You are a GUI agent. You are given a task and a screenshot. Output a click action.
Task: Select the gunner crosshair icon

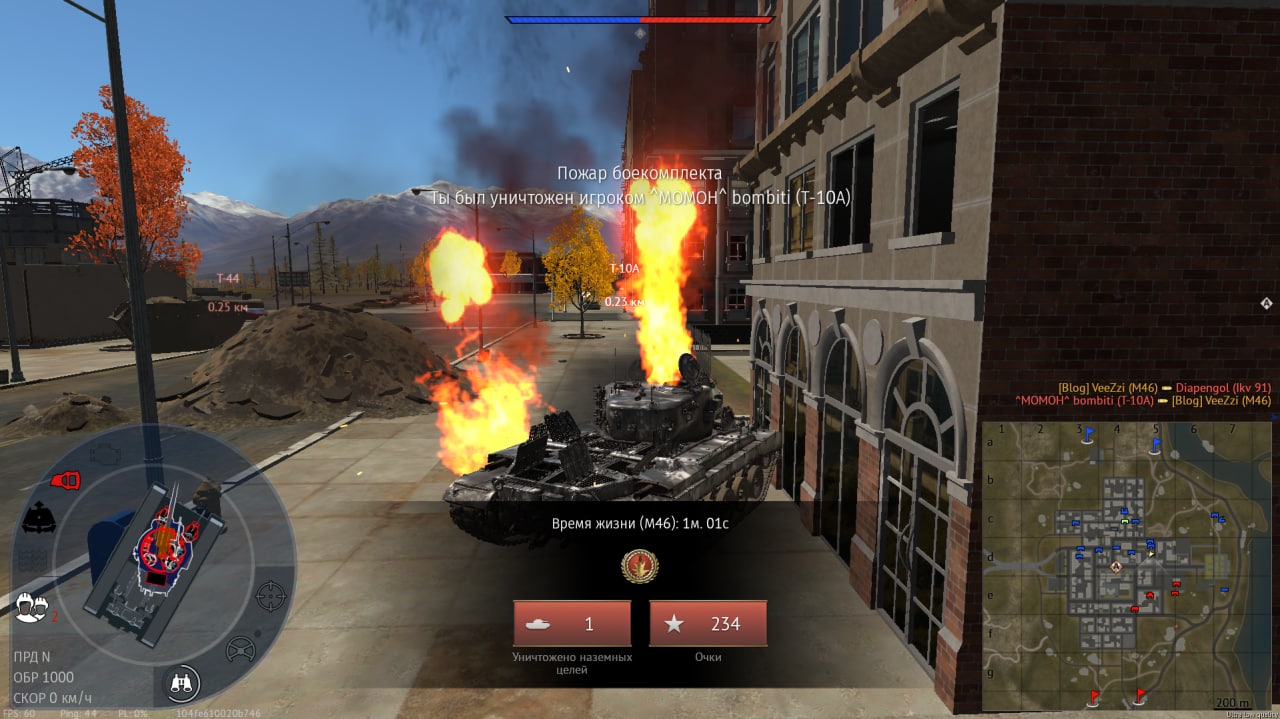point(270,596)
